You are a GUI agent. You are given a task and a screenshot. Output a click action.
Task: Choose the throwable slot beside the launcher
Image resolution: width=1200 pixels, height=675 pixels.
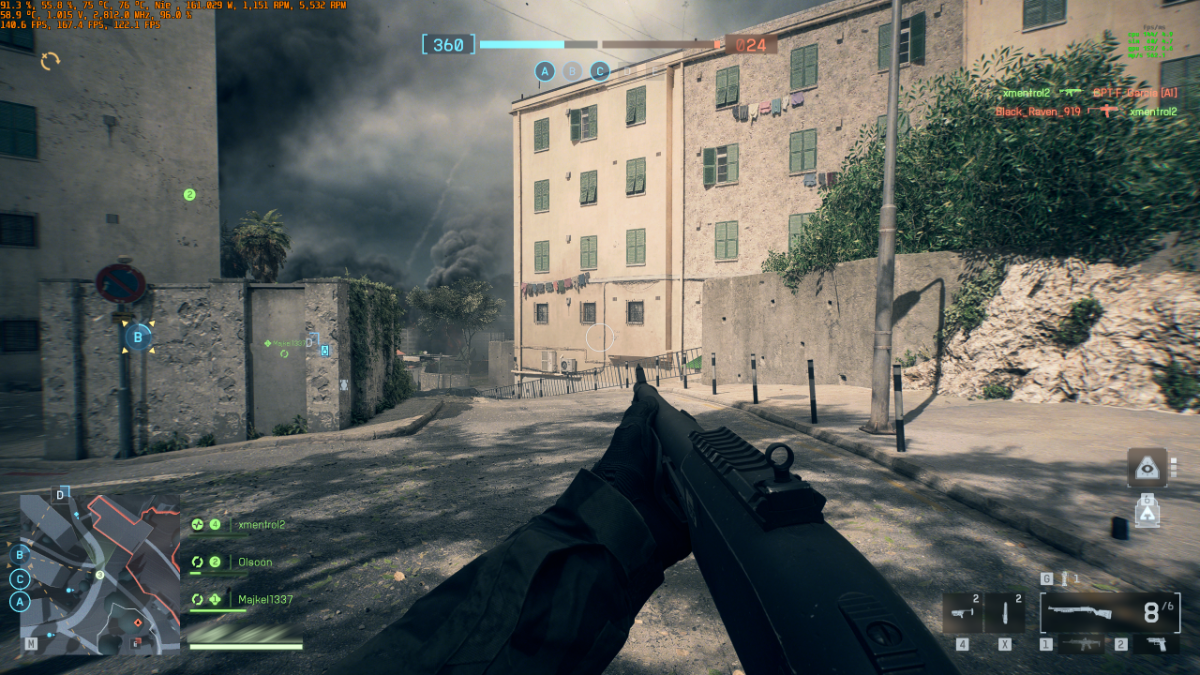1004,612
